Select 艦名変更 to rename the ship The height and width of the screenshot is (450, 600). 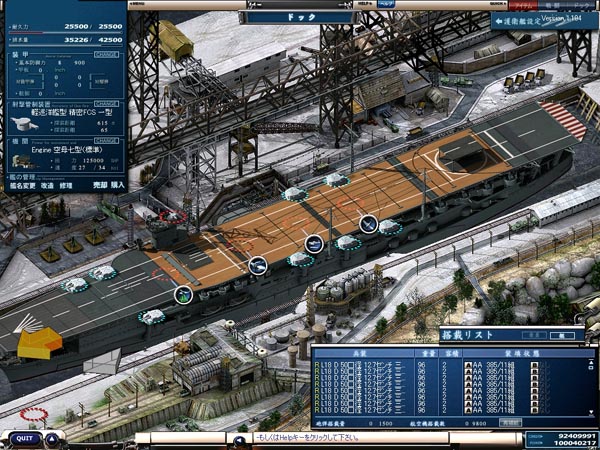tap(20, 185)
